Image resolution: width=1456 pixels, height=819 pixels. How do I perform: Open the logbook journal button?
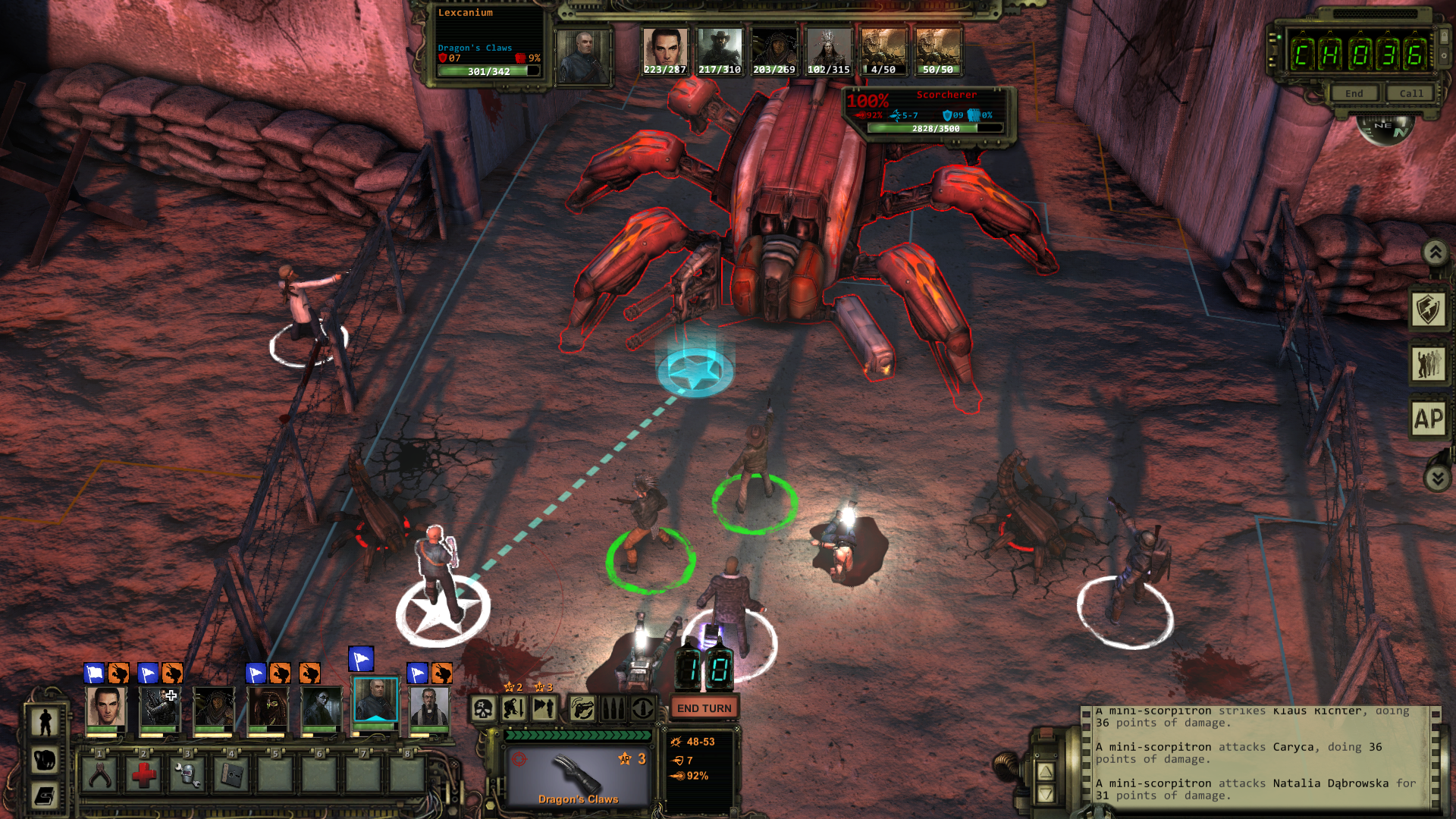[x=45, y=796]
